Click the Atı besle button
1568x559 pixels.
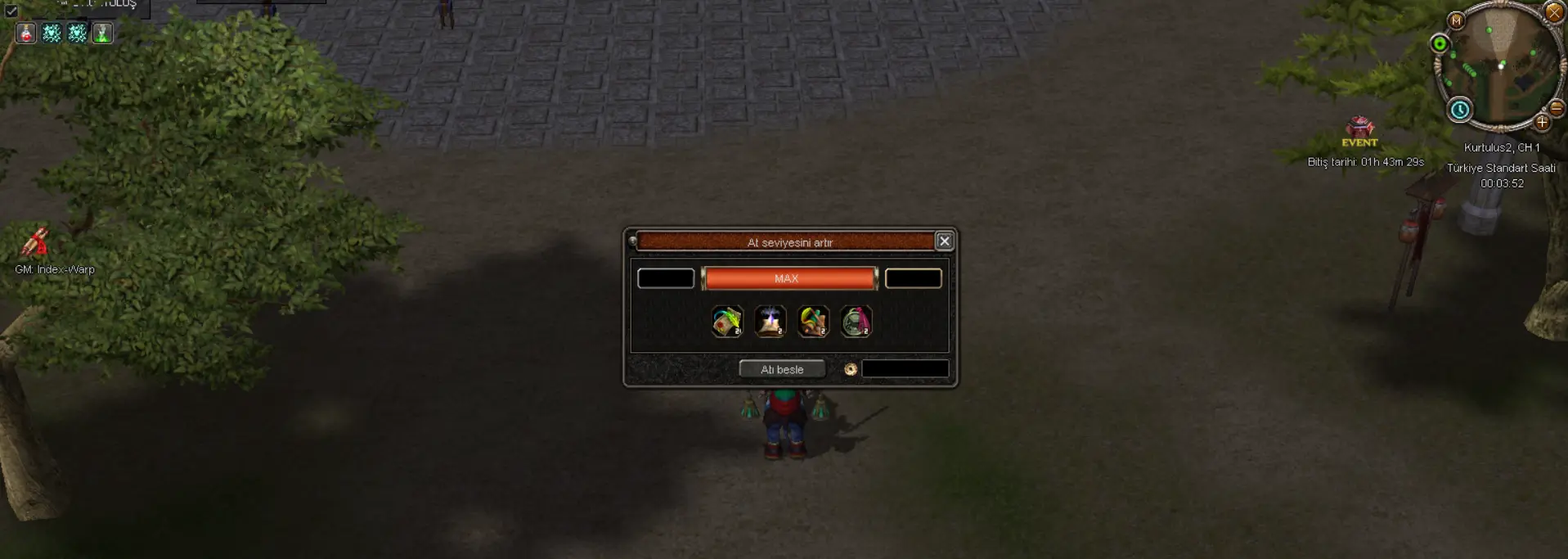(x=781, y=369)
